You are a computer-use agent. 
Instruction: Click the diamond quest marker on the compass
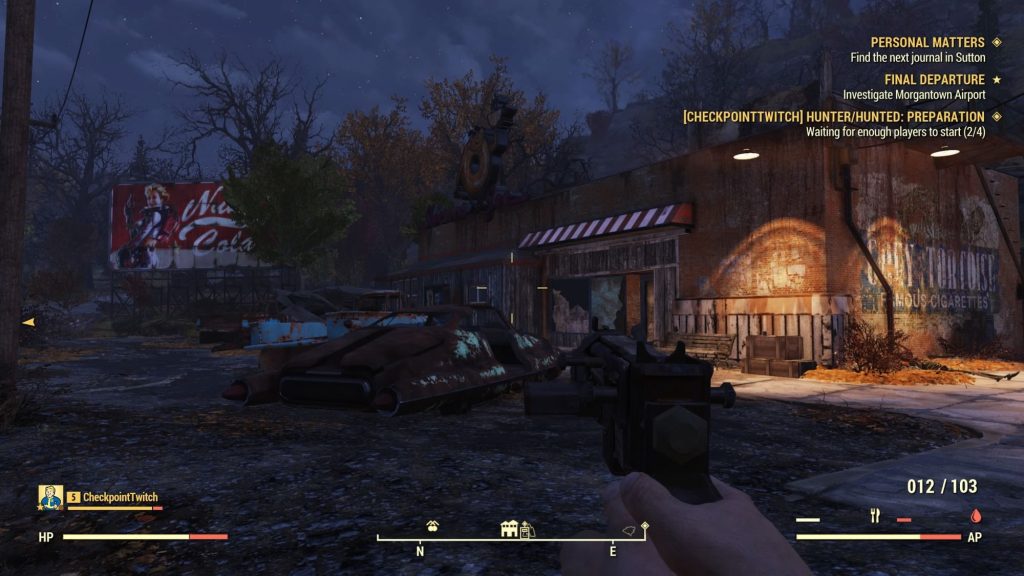pos(645,524)
